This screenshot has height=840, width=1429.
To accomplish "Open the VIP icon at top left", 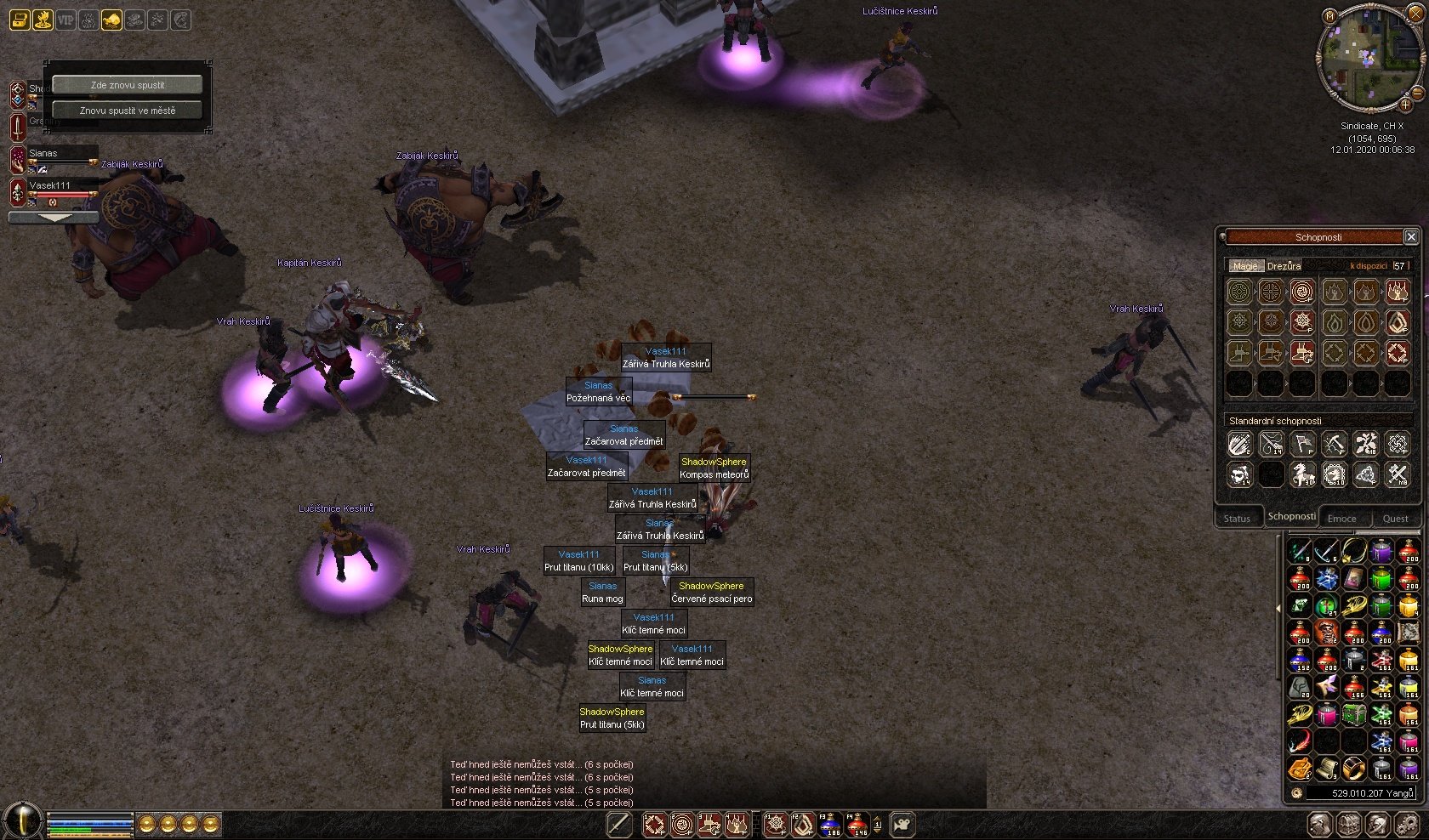I will [65, 20].
